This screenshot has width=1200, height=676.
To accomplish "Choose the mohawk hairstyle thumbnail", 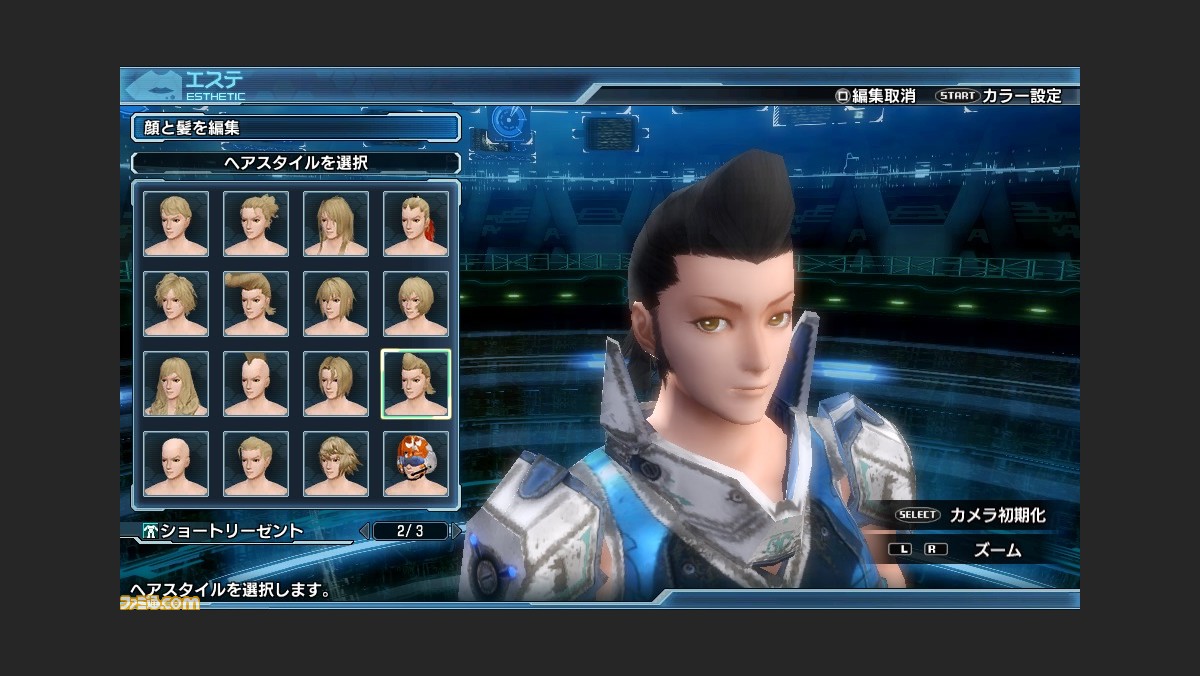I will tap(256, 384).
